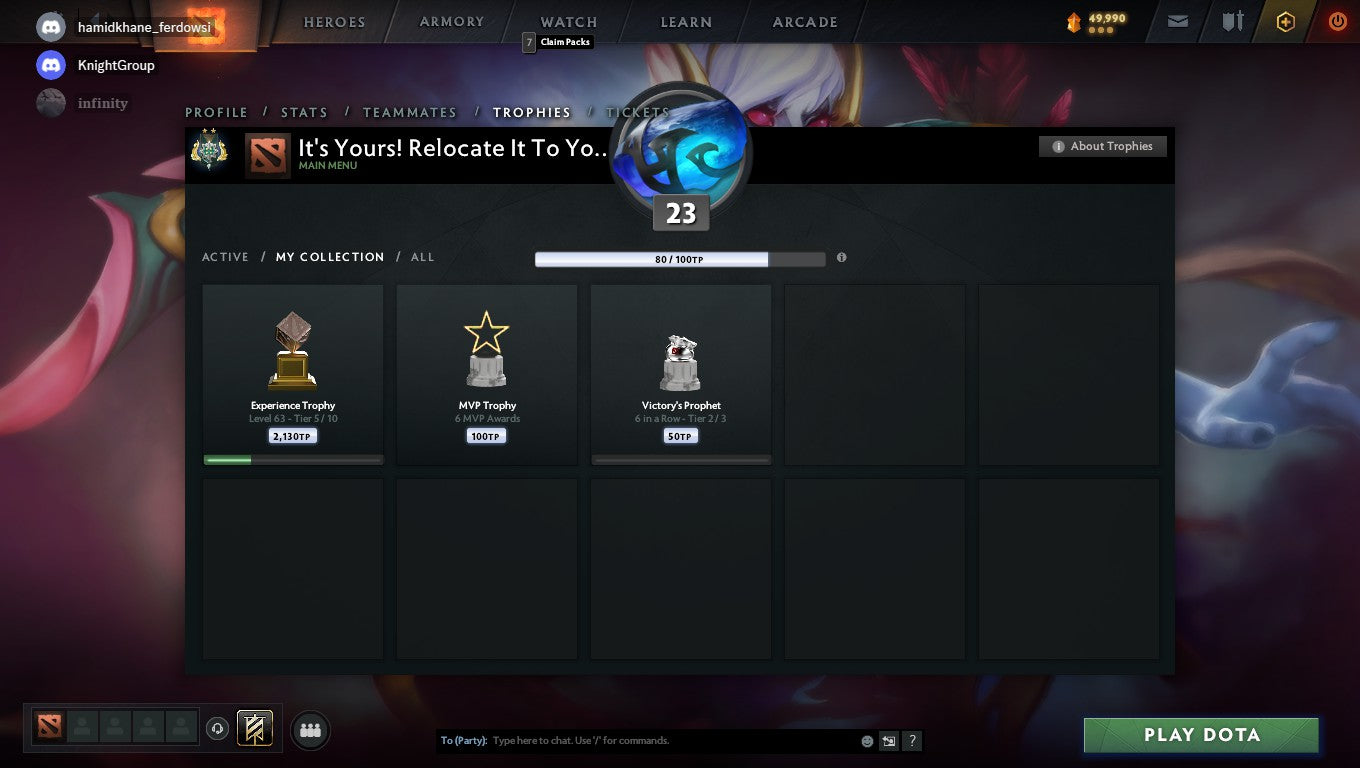Open Dota Plus via the hexagon plus icon
Viewport: 1360px width, 768px height.
(x=1286, y=21)
